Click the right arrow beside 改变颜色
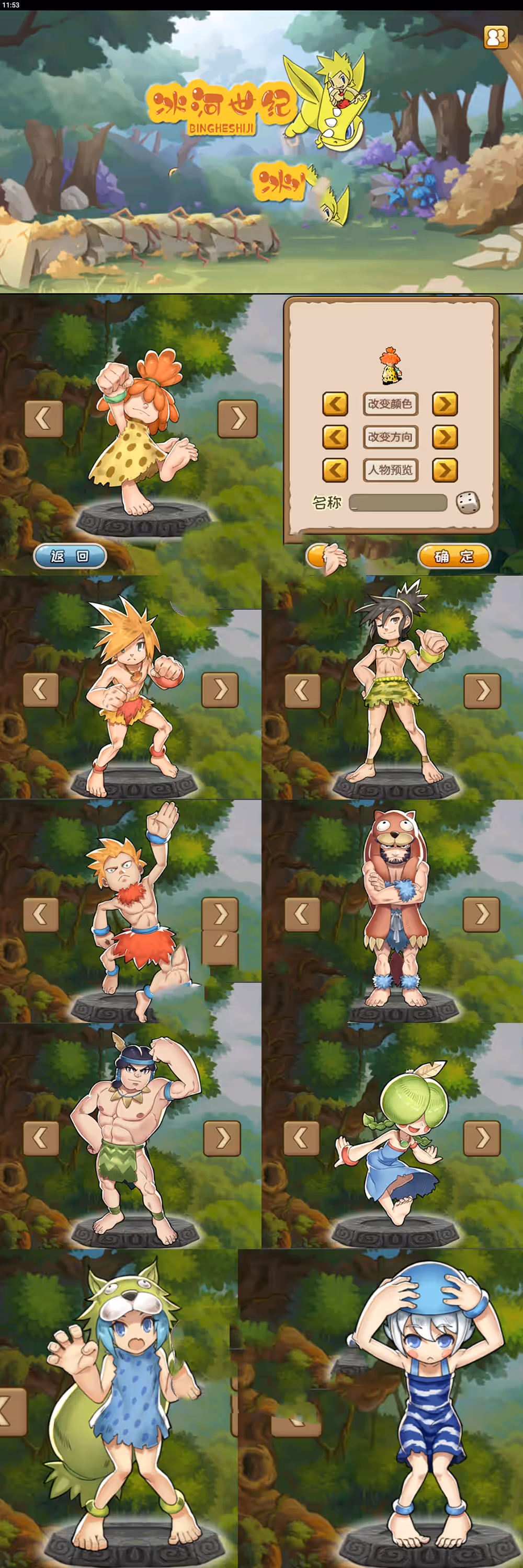 (x=445, y=403)
